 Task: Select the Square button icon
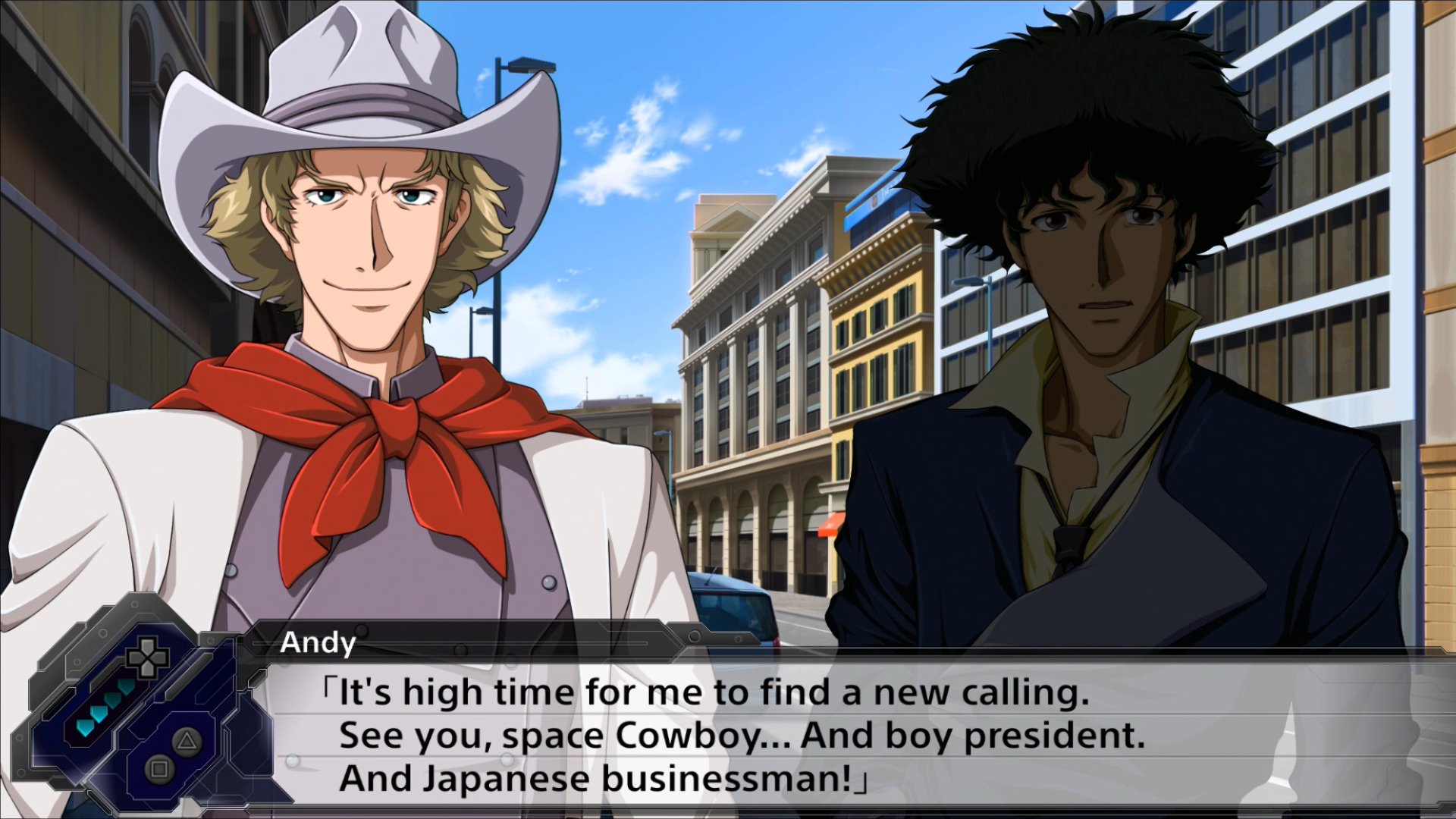[158, 768]
